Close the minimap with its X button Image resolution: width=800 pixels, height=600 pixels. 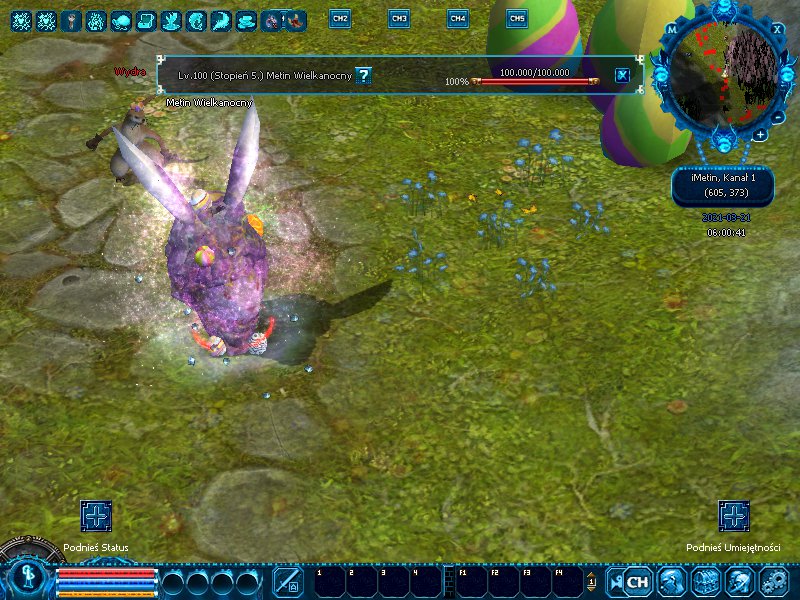click(x=778, y=29)
